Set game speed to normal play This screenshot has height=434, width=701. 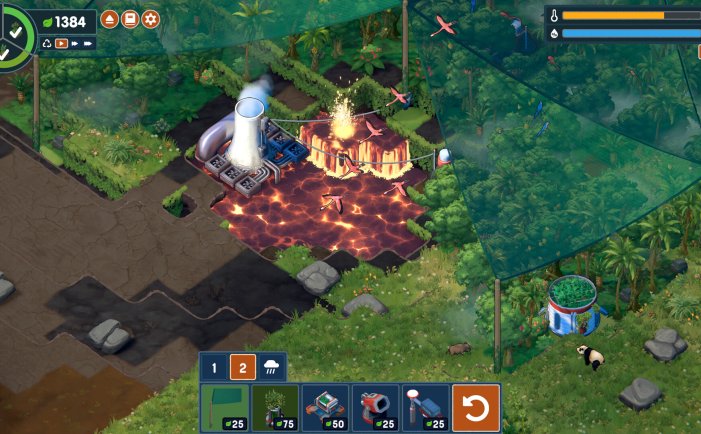pyautogui.click(x=61, y=43)
